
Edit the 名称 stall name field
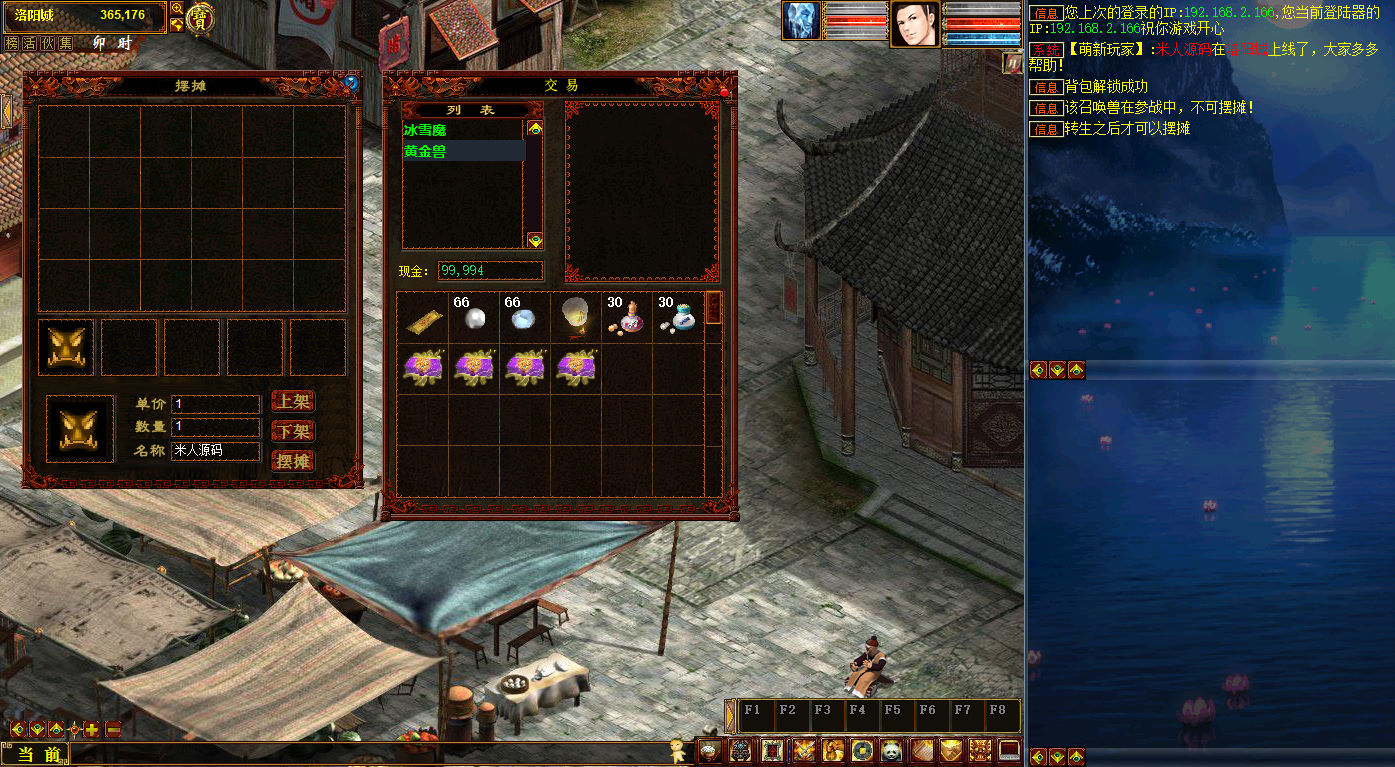point(215,451)
